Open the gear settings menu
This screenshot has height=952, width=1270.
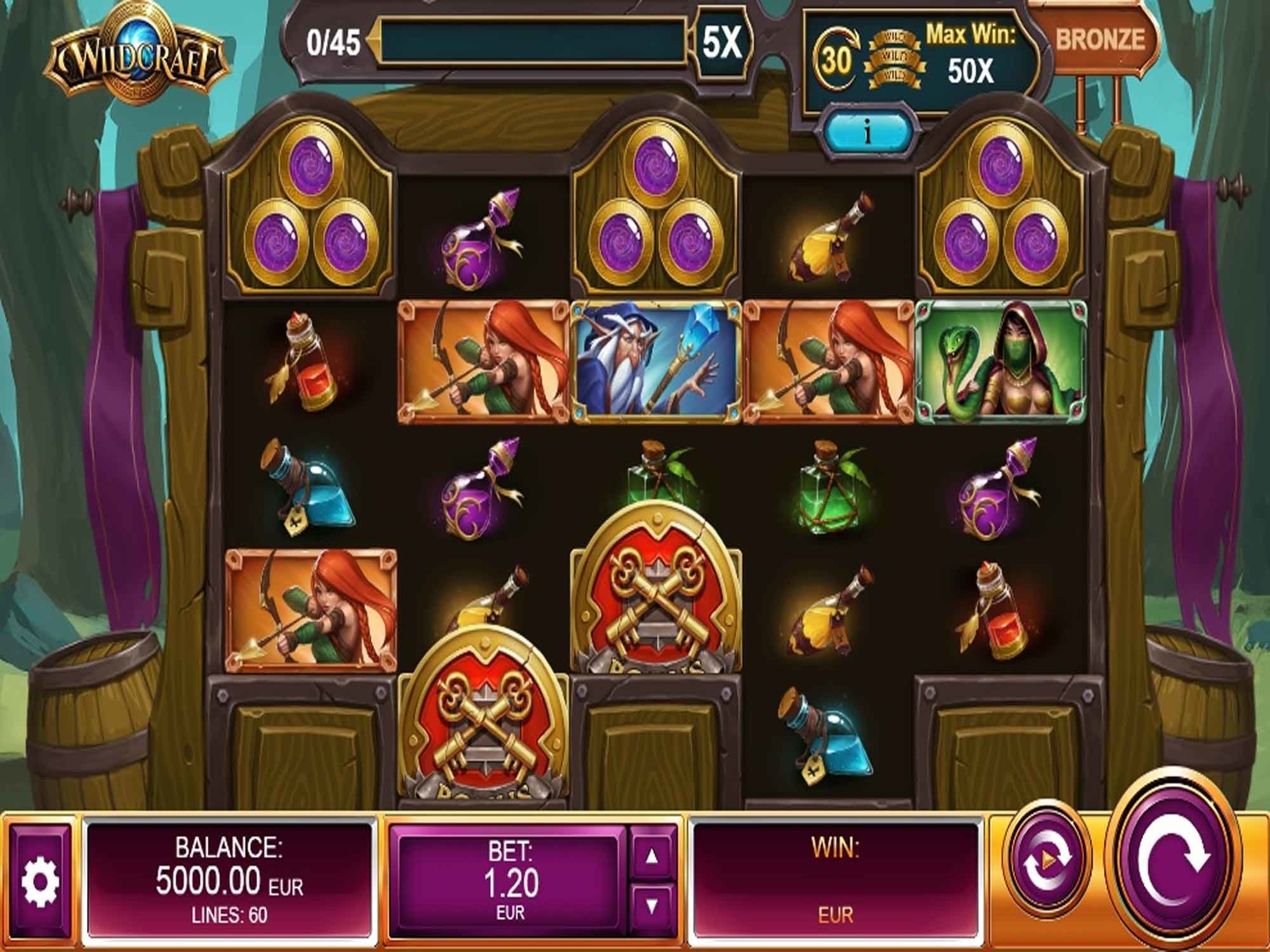point(41,880)
